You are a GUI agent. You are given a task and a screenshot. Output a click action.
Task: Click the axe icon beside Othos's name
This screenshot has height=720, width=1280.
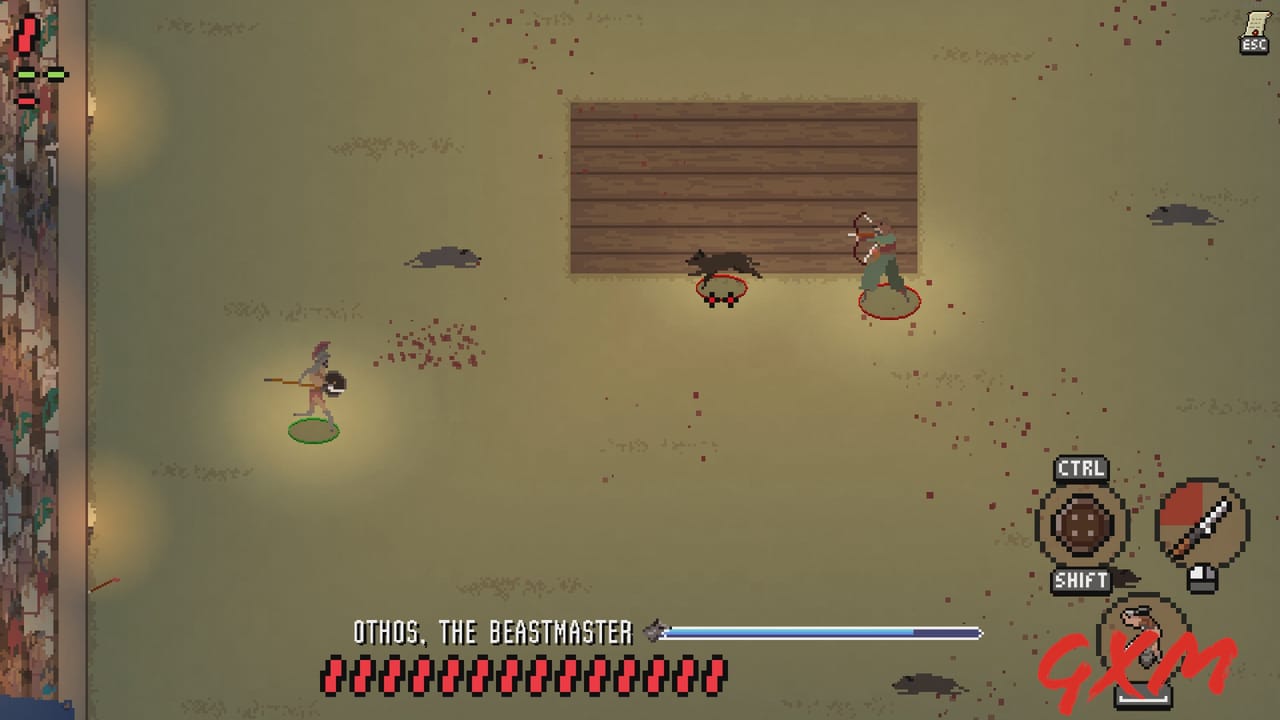tap(655, 630)
